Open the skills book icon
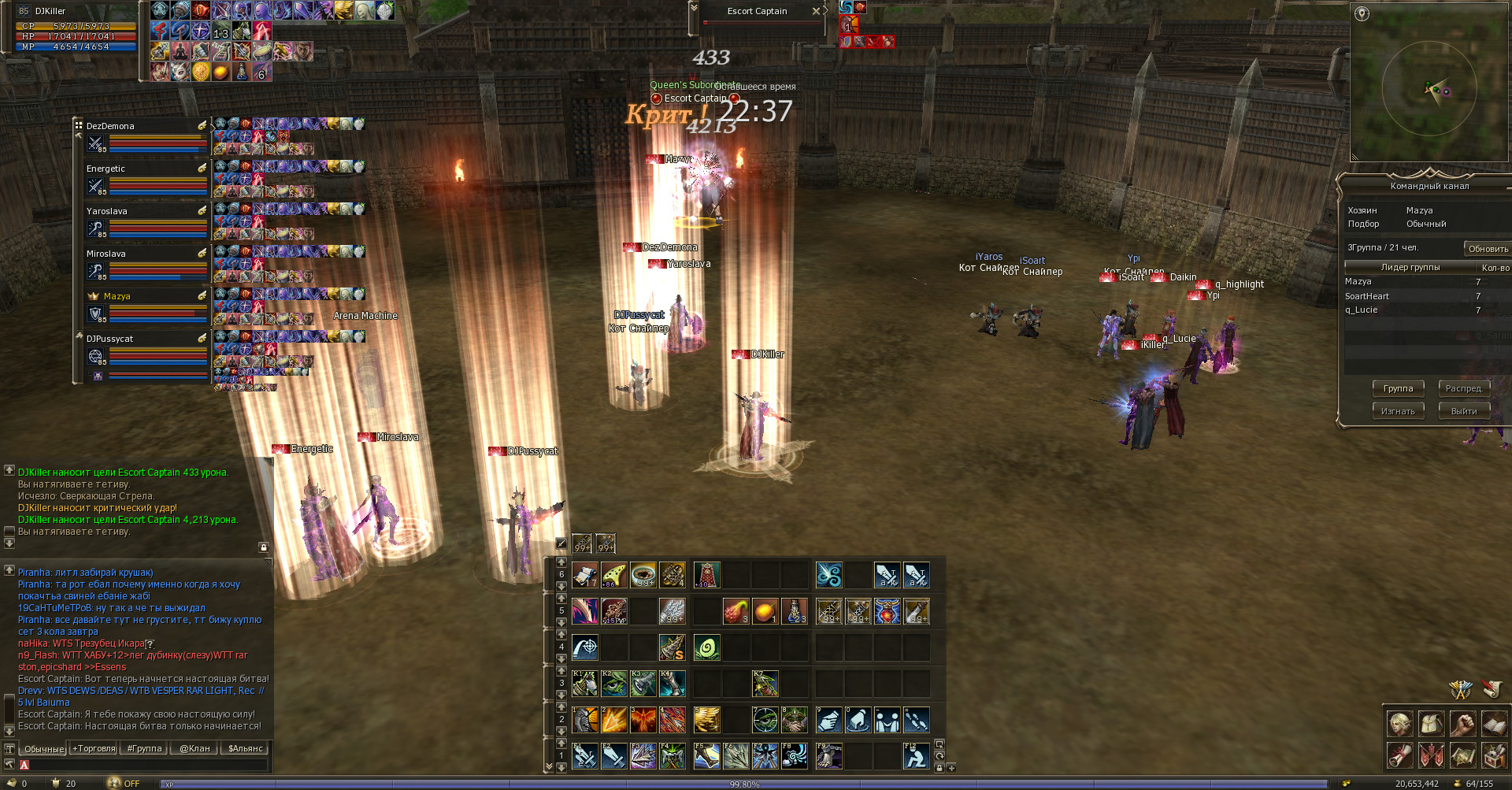Viewport: 1512px width, 790px height. 1494,723
